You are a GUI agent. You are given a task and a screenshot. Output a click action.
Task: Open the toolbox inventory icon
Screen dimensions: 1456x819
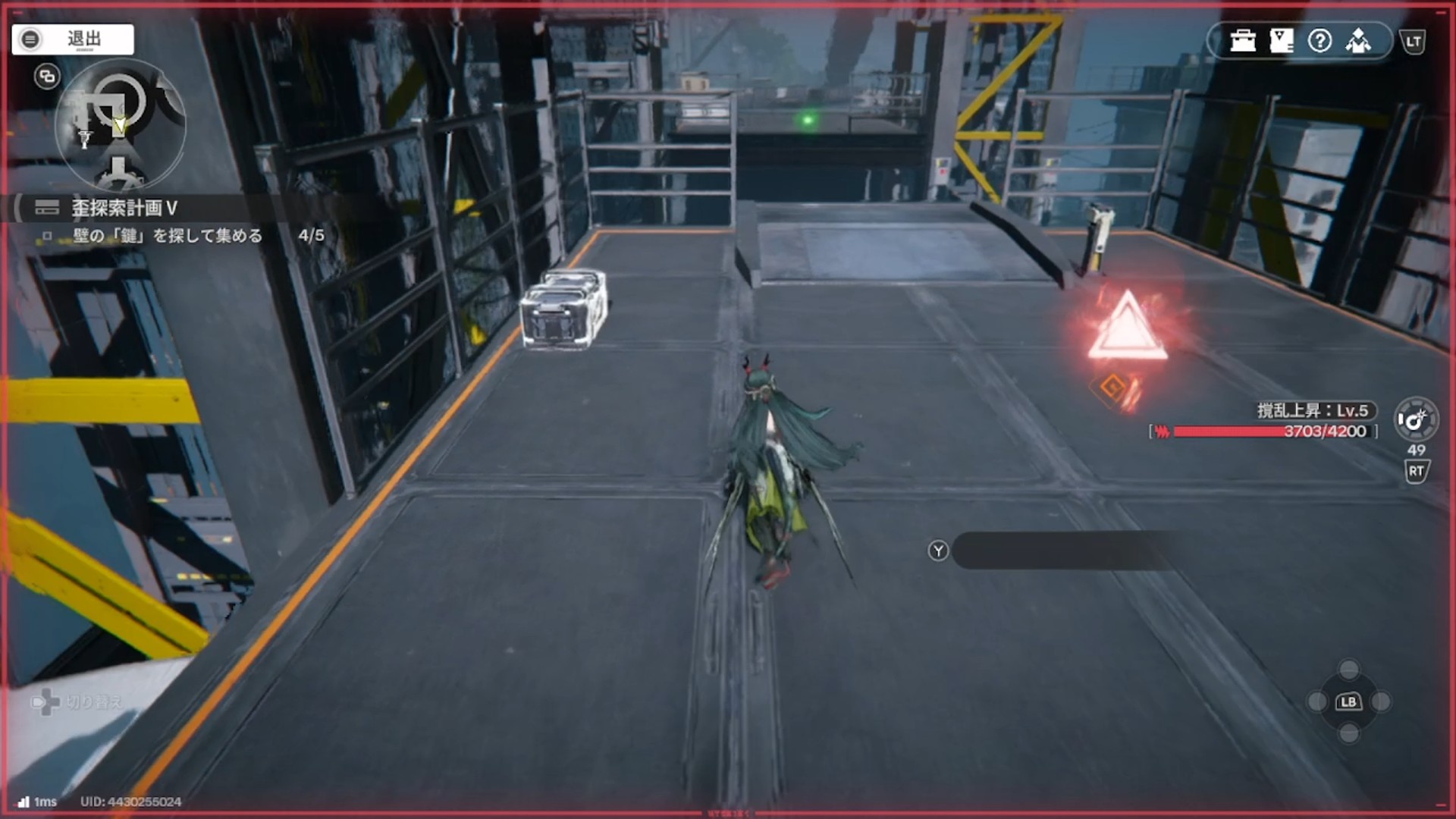tap(1243, 41)
